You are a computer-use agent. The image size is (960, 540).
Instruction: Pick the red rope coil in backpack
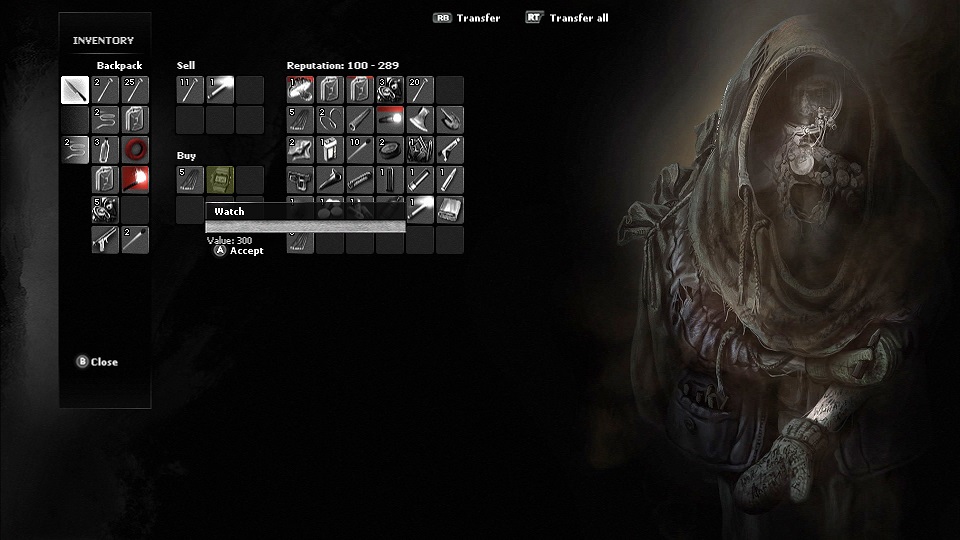click(x=135, y=150)
